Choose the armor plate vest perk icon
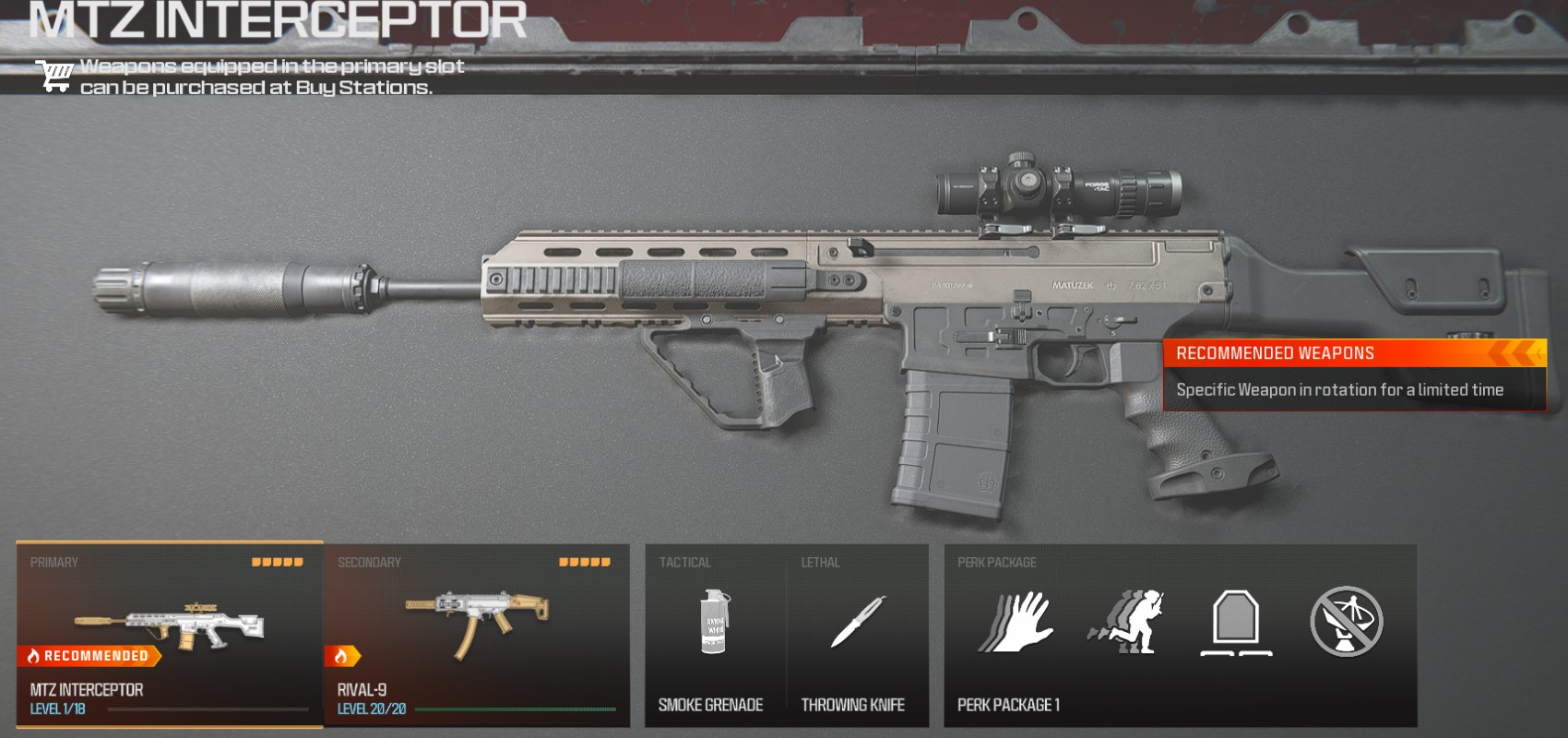This screenshot has width=1568, height=738. click(1236, 623)
